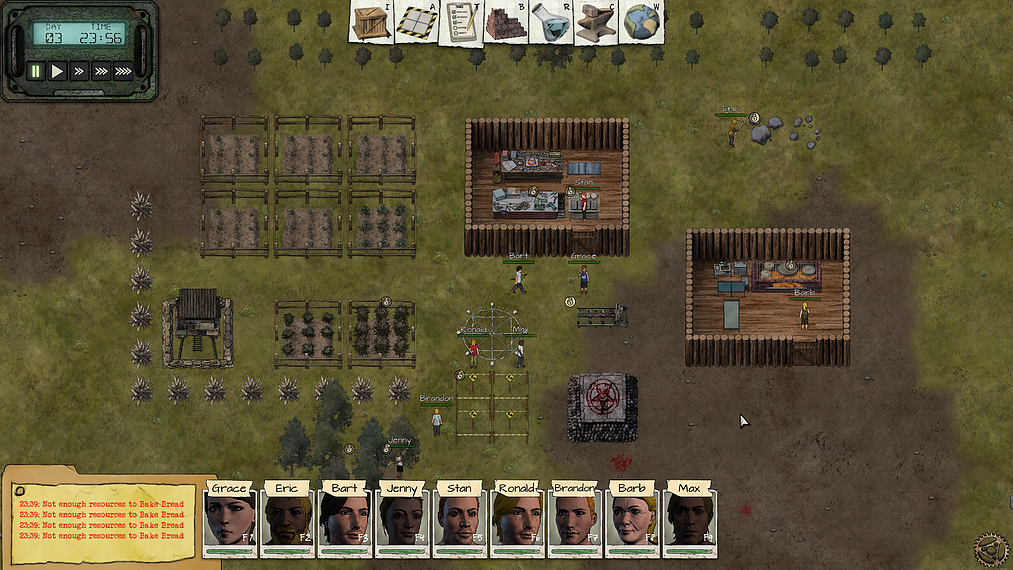This screenshot has width=1013, height=570.
Task: Open the clipboard checklist menu
Action: tap(461, 22)
